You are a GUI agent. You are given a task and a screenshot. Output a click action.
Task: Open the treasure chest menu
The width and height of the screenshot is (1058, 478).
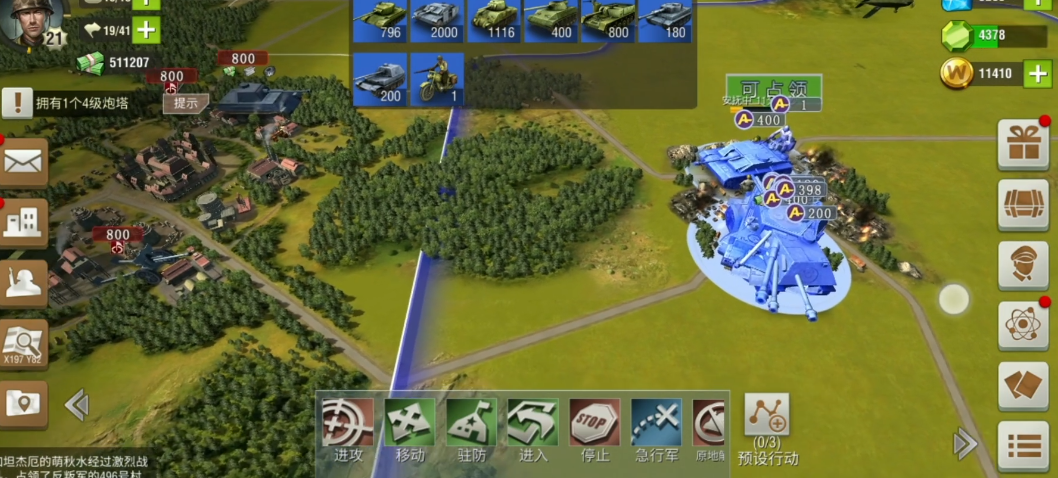tap(1023, 205)
